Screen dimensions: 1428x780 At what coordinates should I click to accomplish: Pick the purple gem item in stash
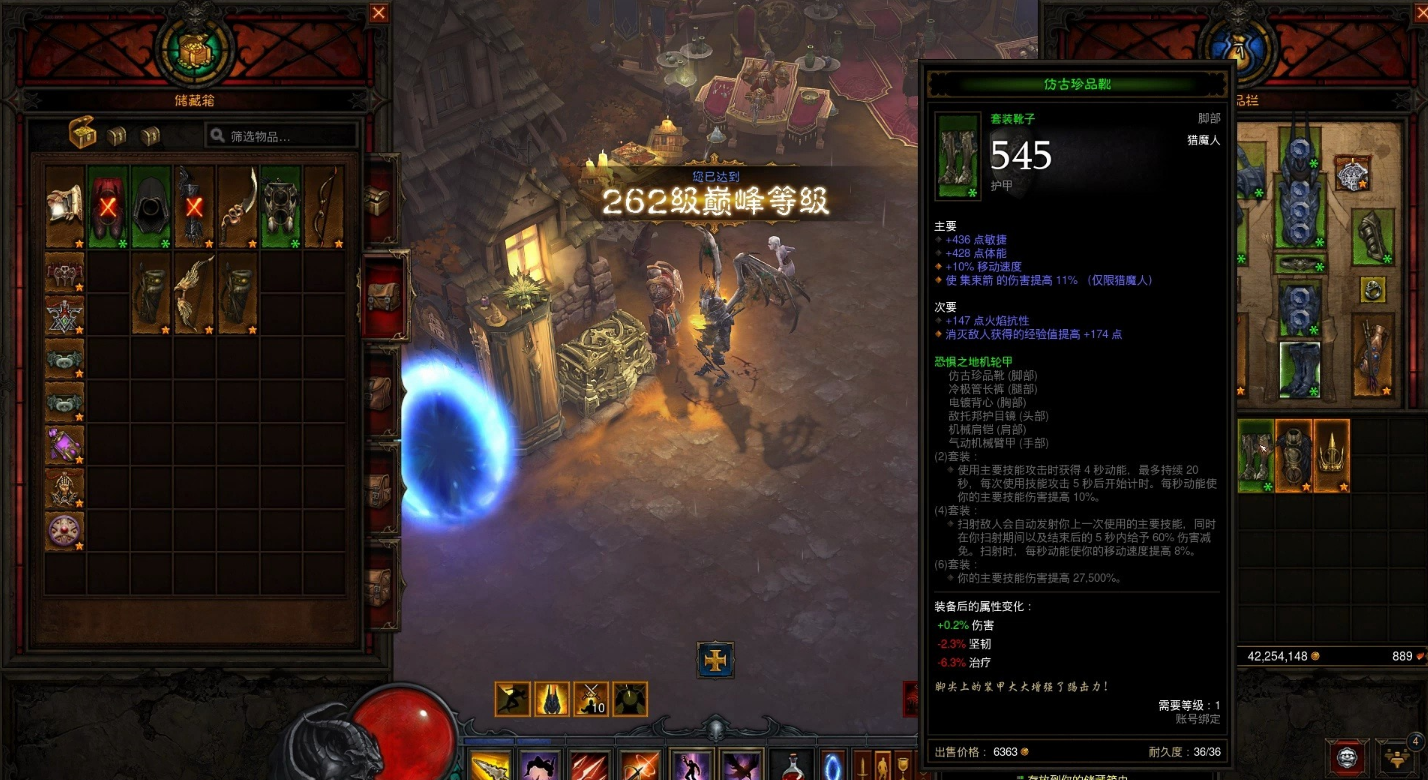point(65,443)
